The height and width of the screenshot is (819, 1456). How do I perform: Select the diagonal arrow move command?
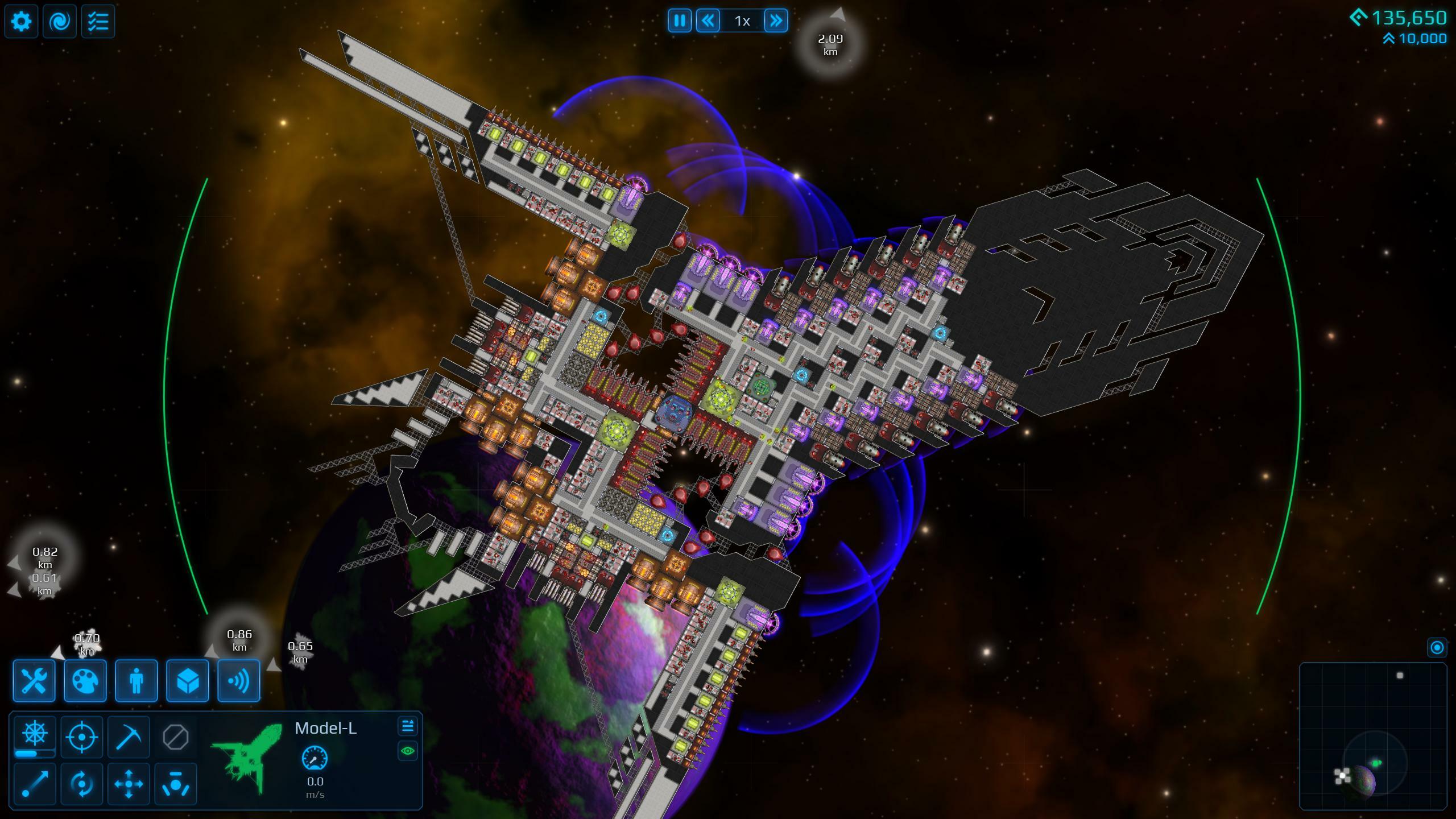point(35,784)
